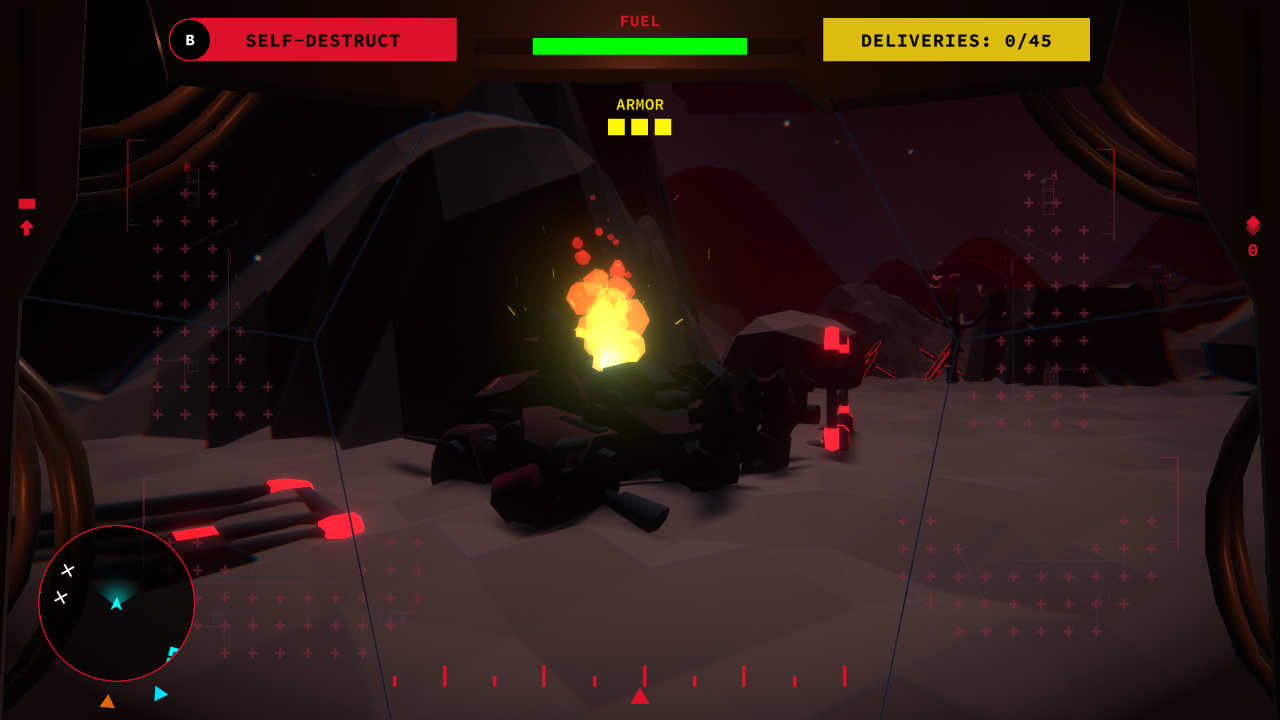Screen dimensions: 1280x720
Task: Click the B button prompt icon
Action: 189,40
